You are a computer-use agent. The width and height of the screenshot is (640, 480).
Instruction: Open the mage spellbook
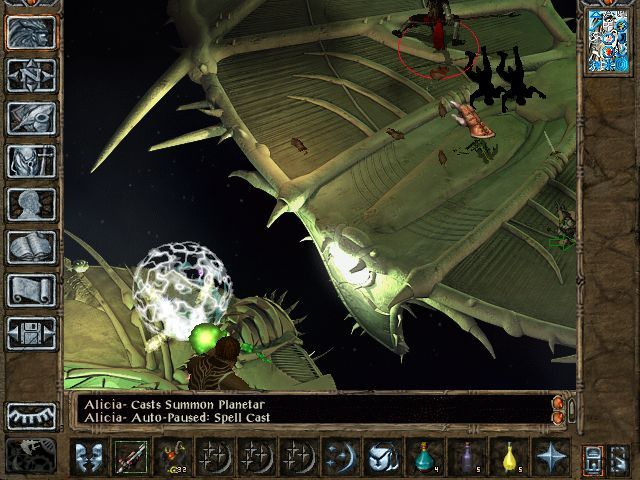click(x=31, y=247)
